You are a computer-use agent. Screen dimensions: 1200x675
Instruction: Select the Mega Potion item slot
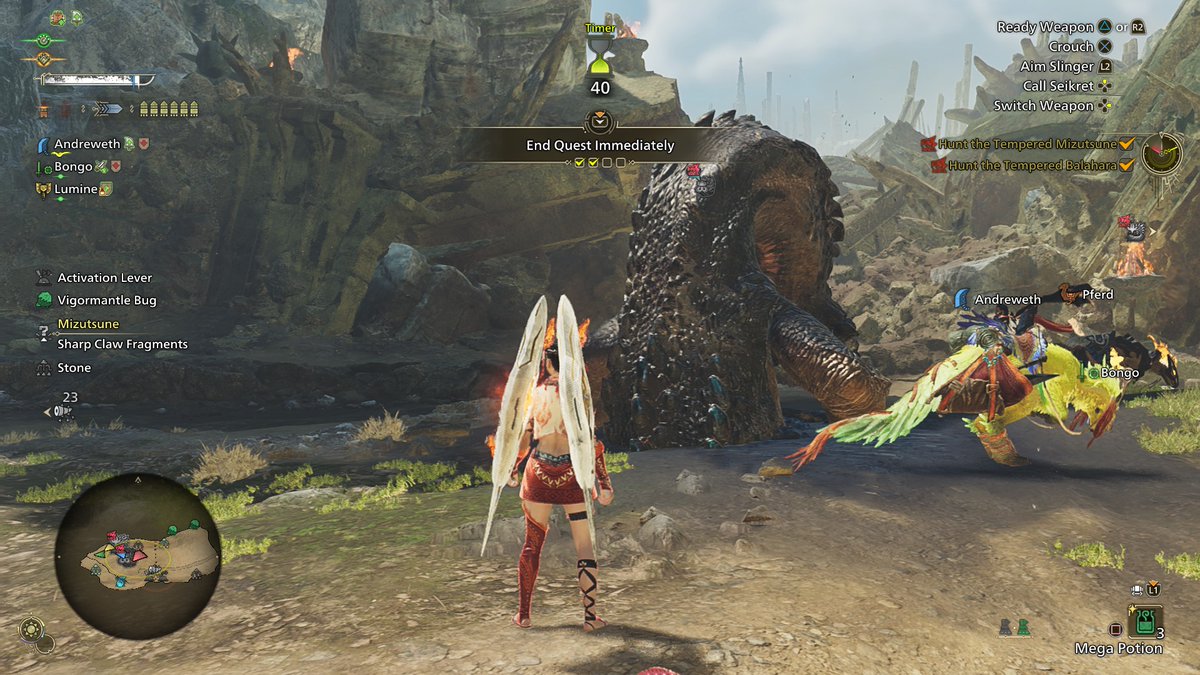pyautogui.click(x=1143, y=623)
